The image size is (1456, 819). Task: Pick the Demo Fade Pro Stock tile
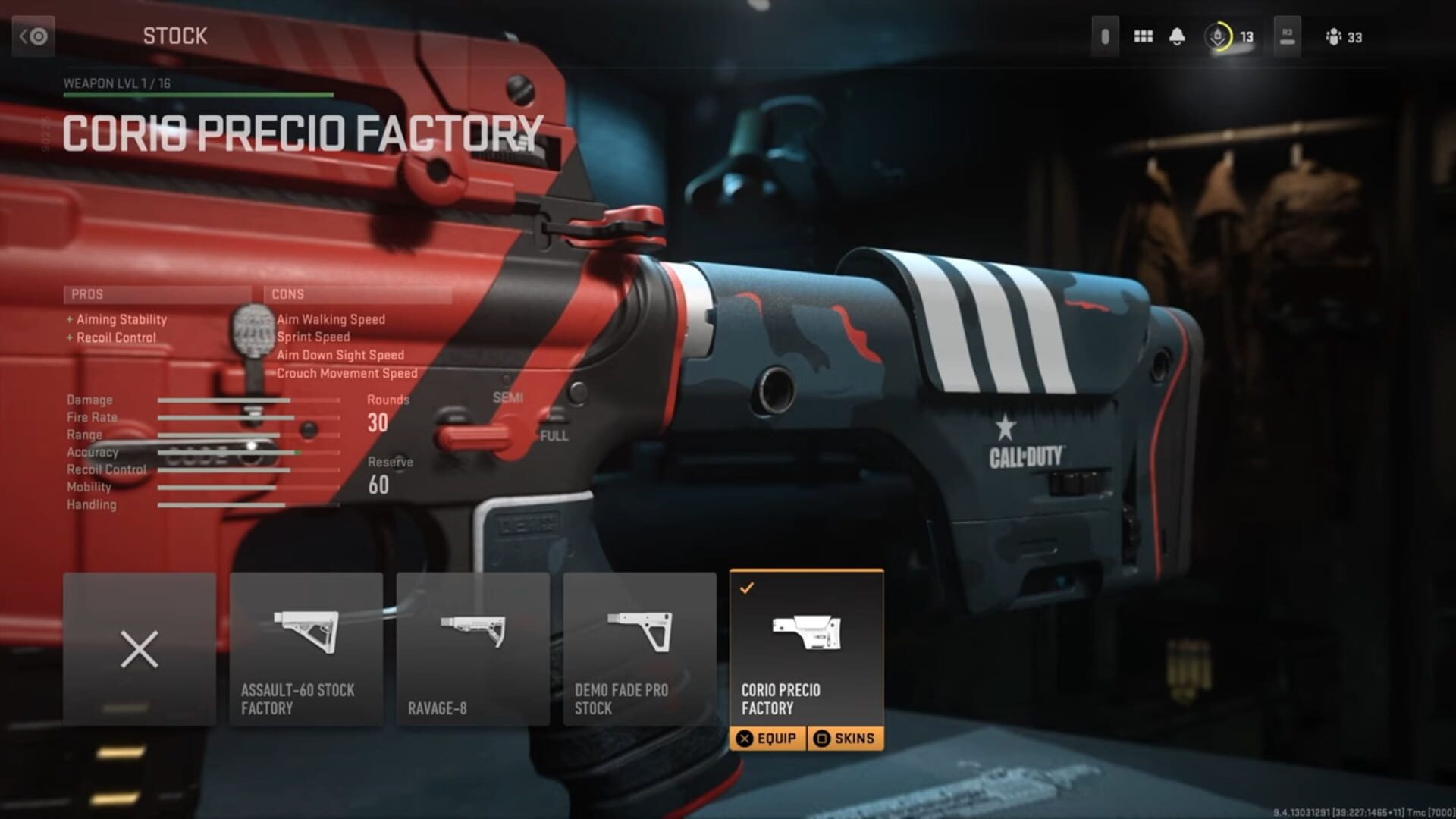639,649
